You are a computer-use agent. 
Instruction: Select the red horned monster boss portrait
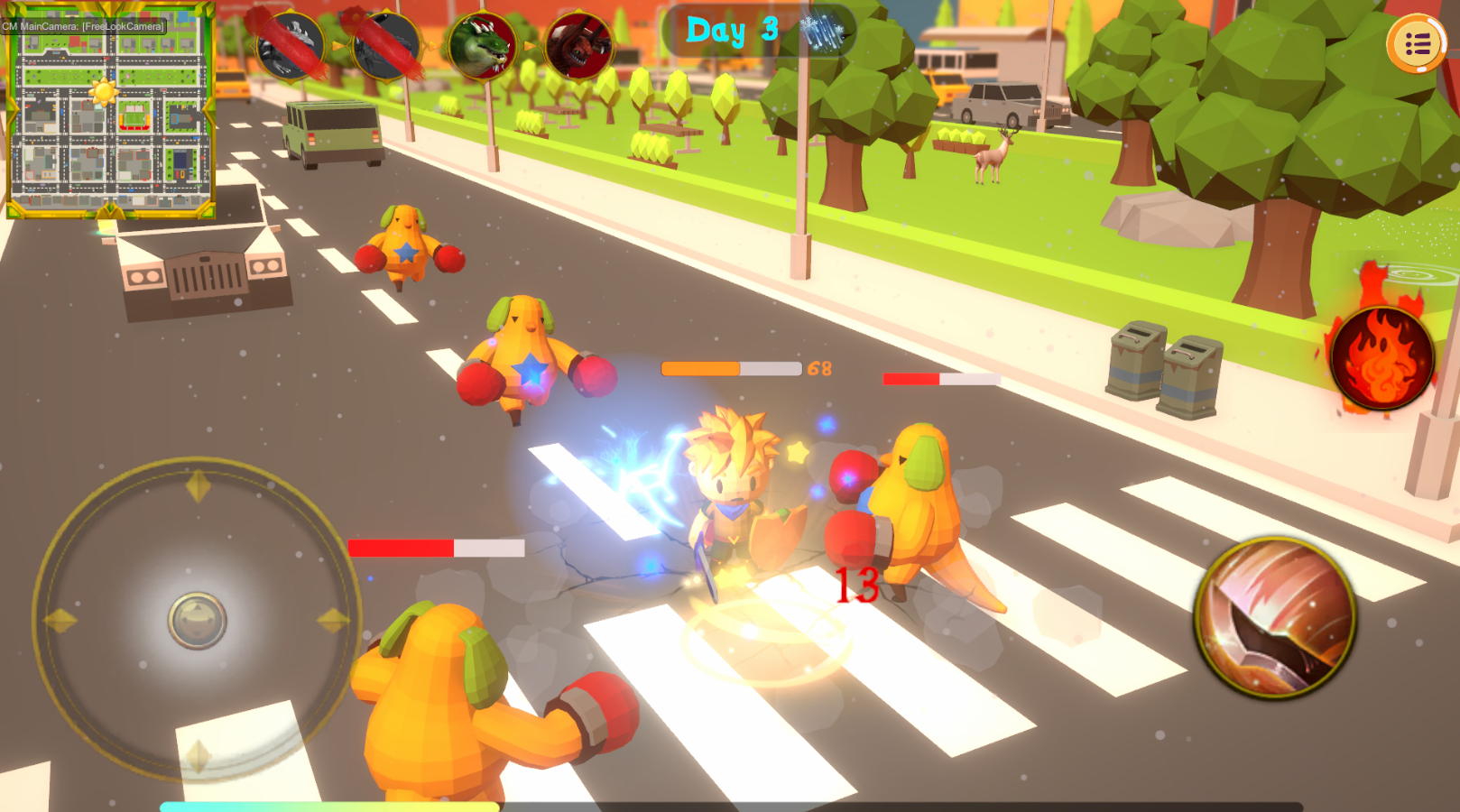[578, 45]
